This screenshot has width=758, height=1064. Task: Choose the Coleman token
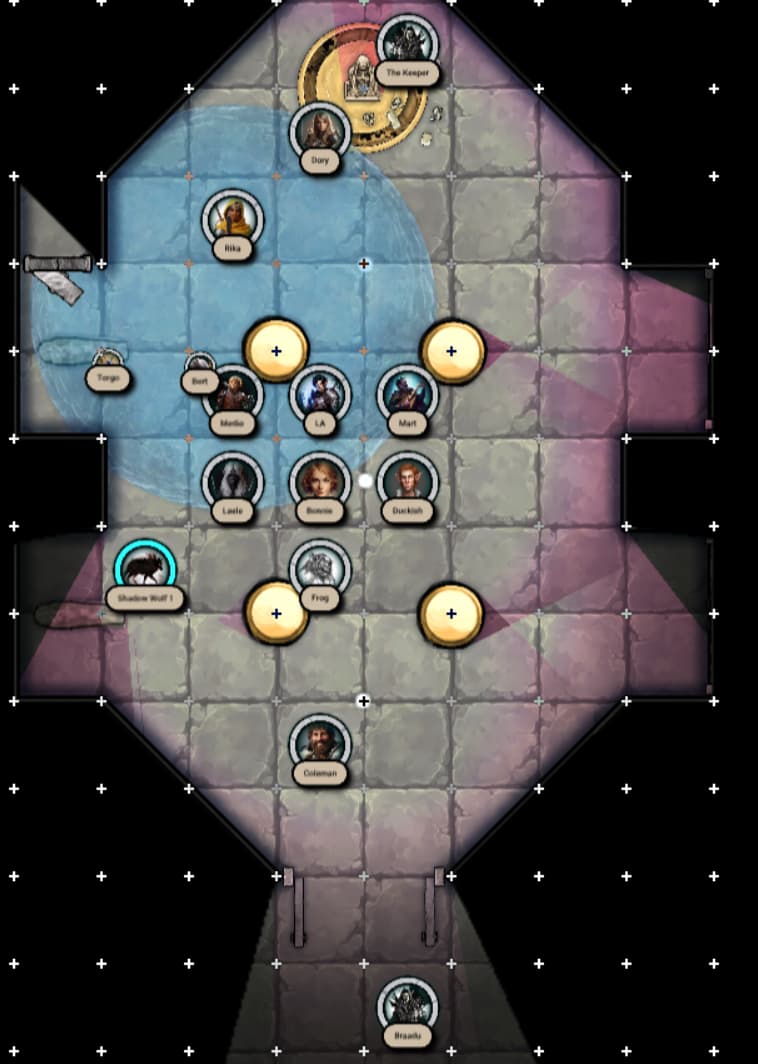[320, 743]
